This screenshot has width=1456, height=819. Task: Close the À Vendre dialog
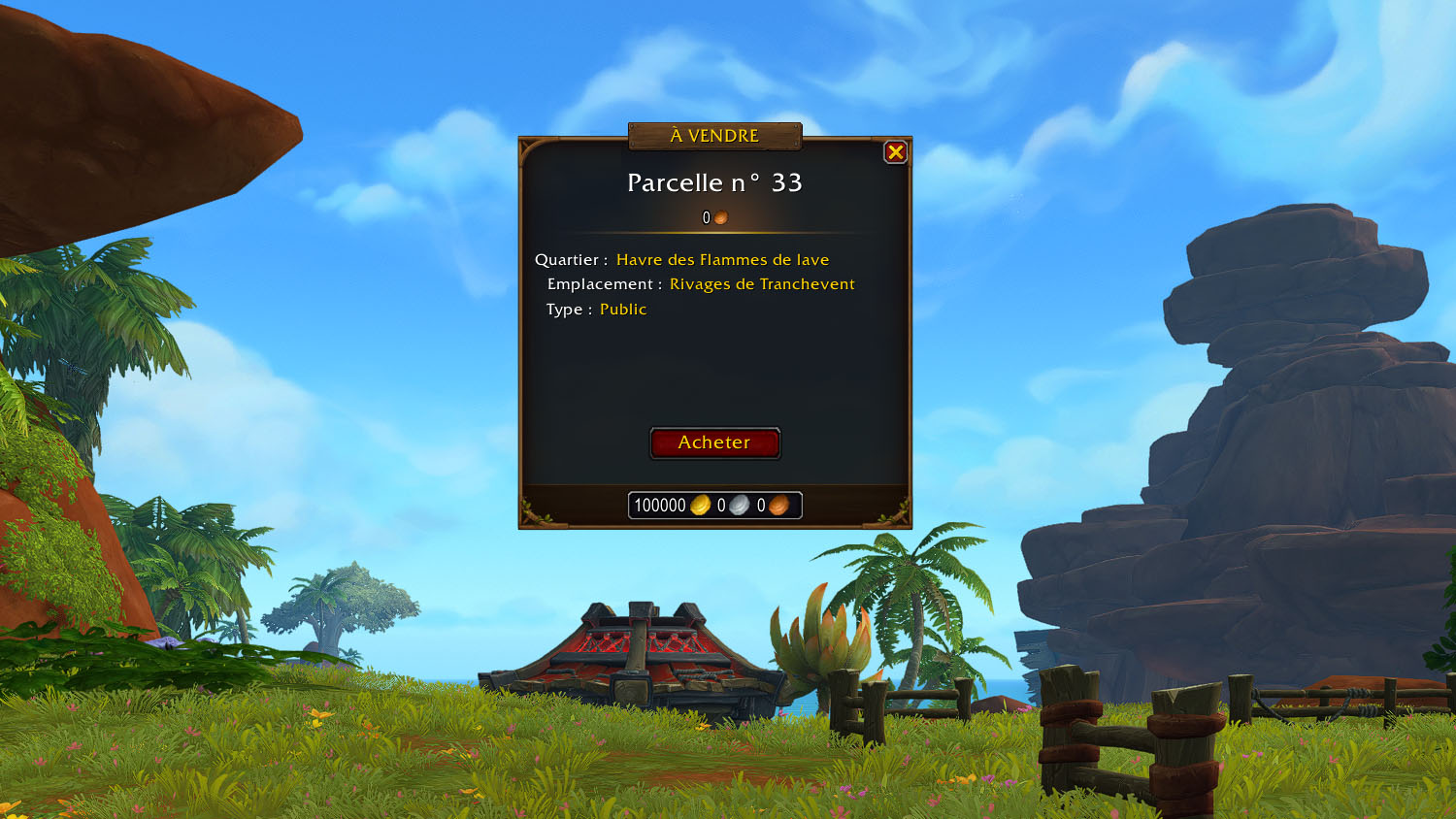coord(895,152)
